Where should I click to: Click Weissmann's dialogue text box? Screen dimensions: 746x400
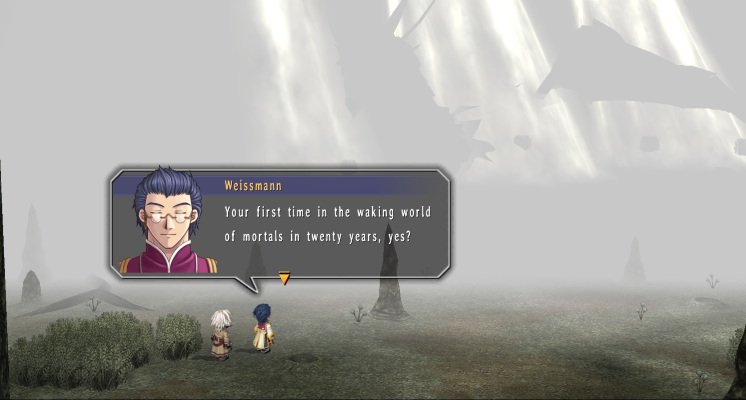tap(330, 225)
